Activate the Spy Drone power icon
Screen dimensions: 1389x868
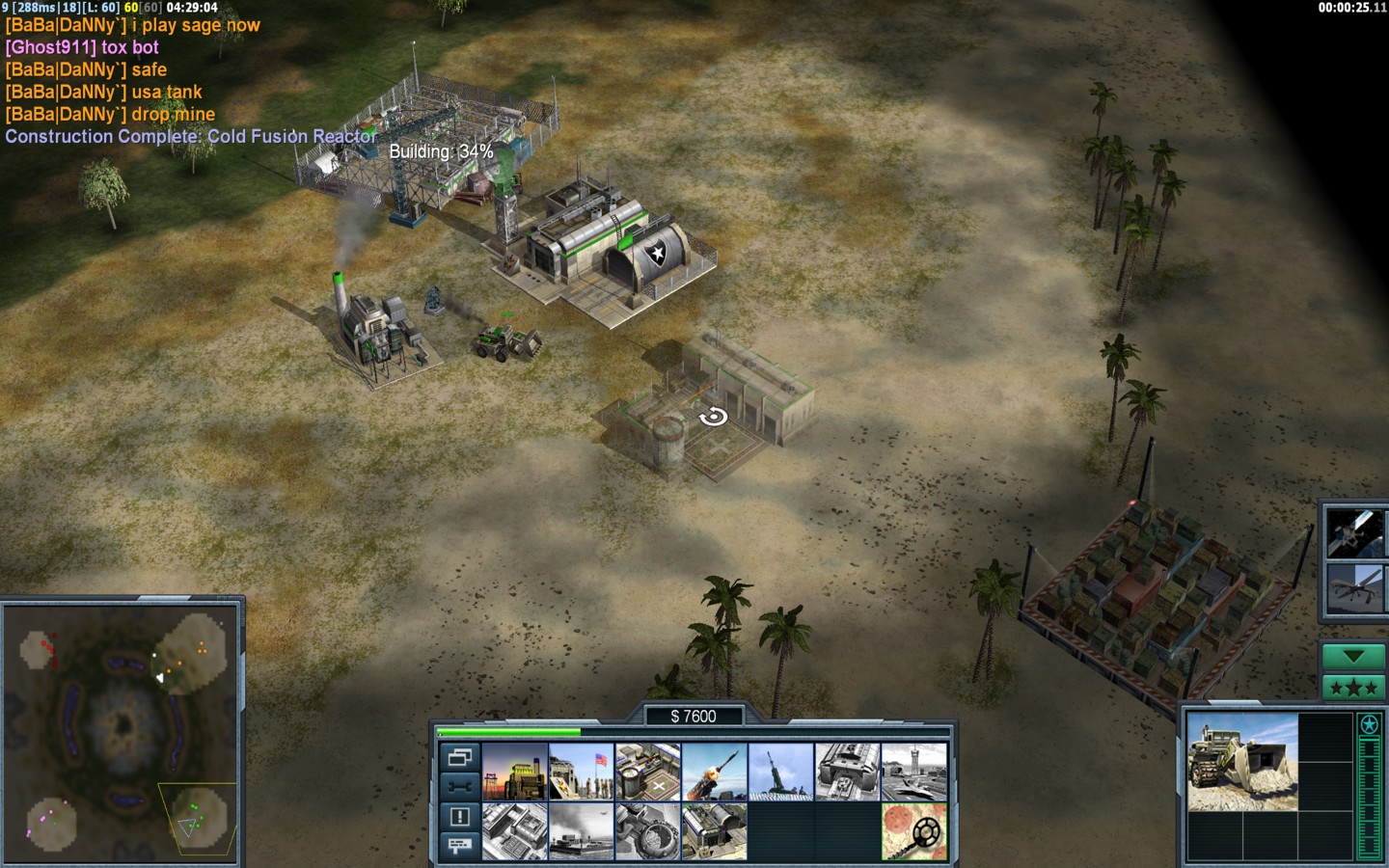point(1352,589)
